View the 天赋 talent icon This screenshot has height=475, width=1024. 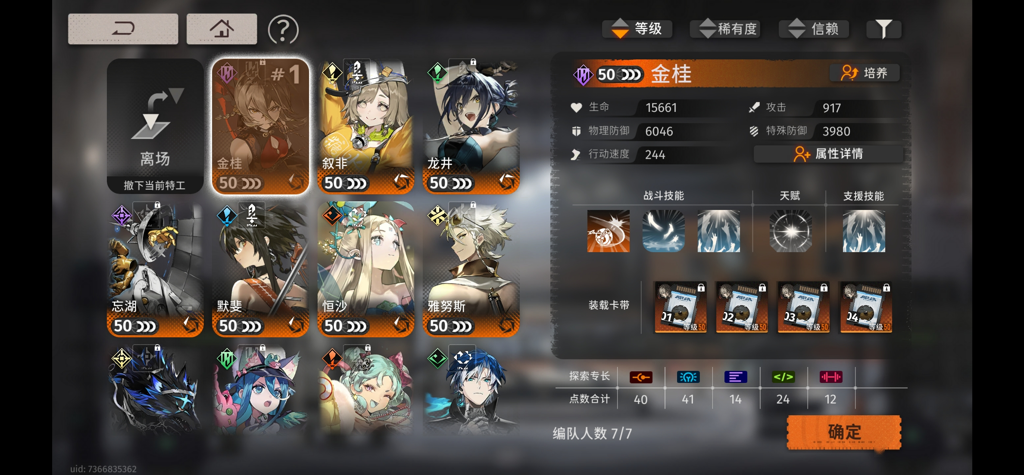point(790,231)
